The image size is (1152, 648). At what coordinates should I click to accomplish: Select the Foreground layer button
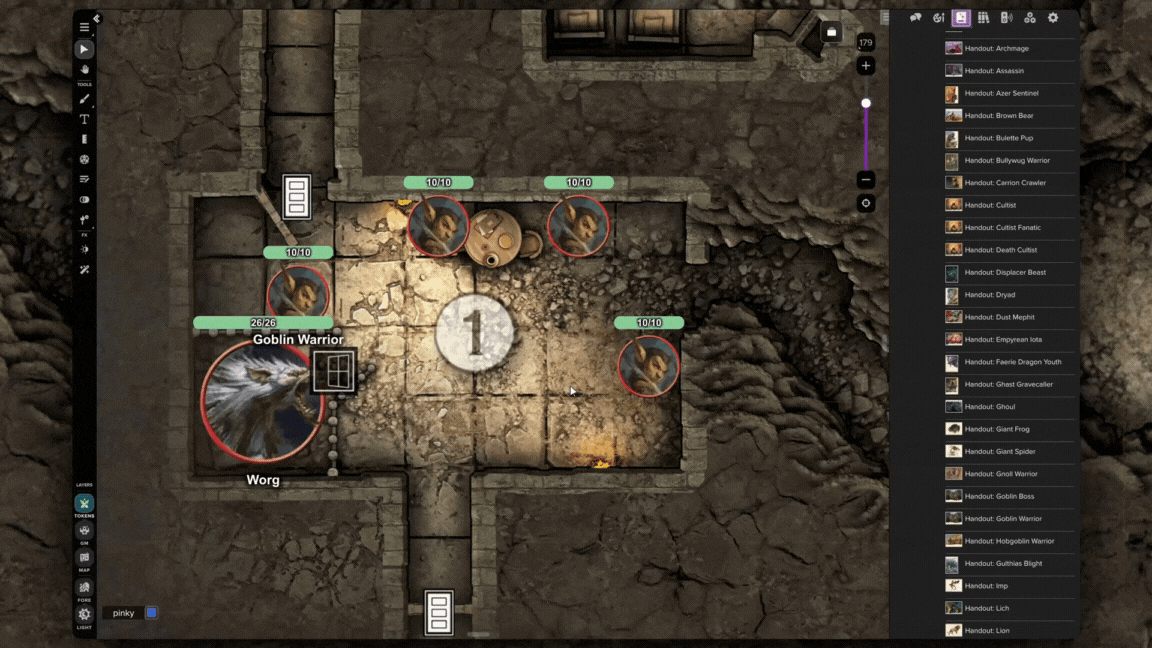85,588
